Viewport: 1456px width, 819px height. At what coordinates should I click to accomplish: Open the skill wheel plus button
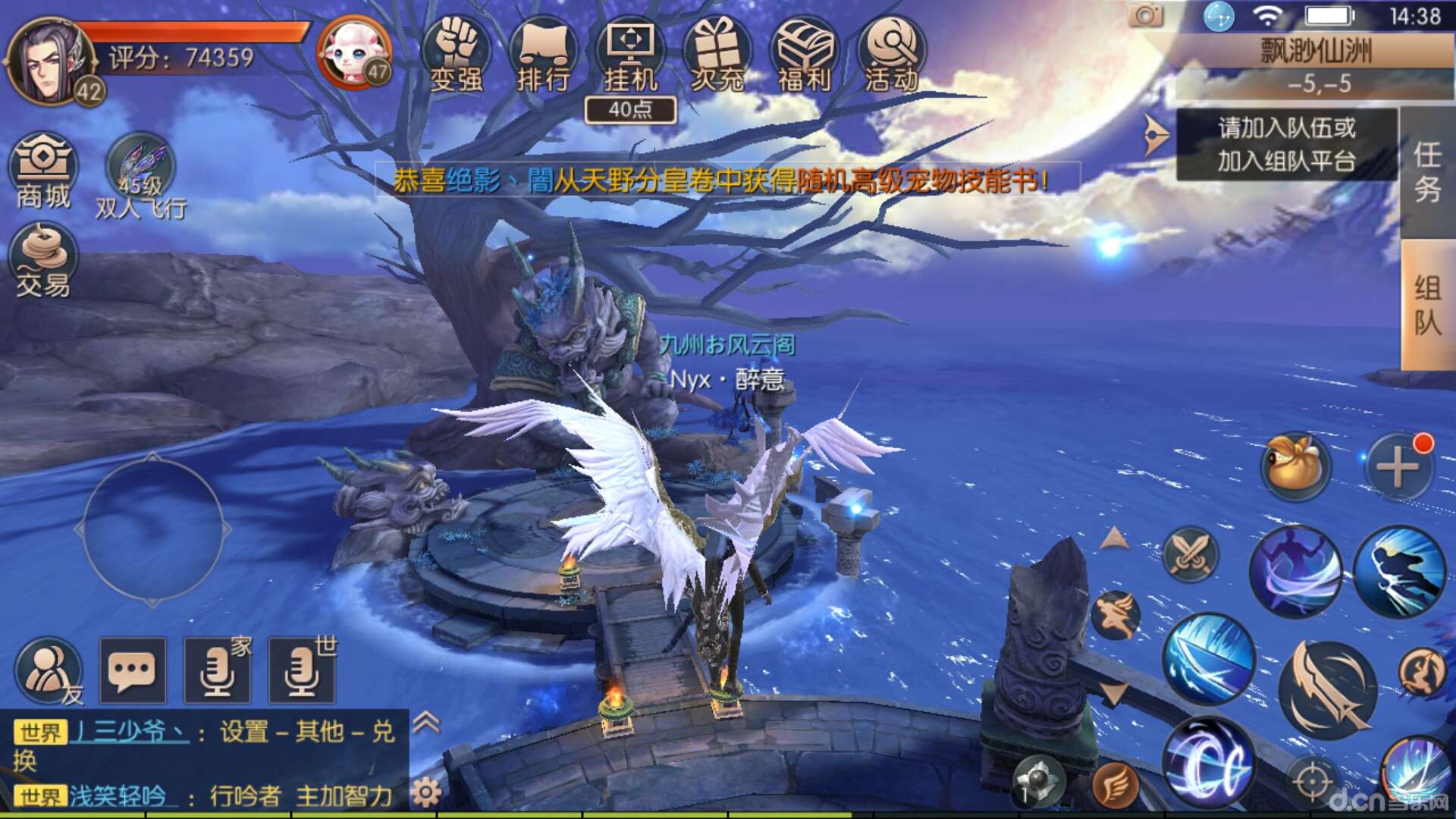[x=1398, y=468]
